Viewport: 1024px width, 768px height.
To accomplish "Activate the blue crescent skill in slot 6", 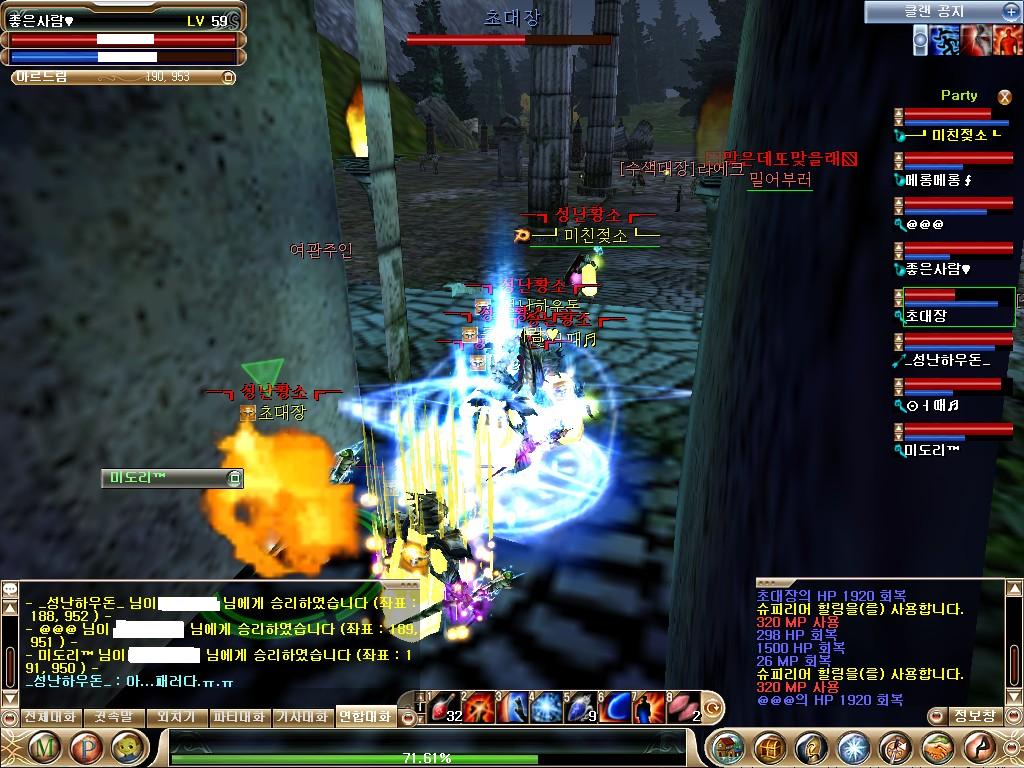I will coord(614,707).
